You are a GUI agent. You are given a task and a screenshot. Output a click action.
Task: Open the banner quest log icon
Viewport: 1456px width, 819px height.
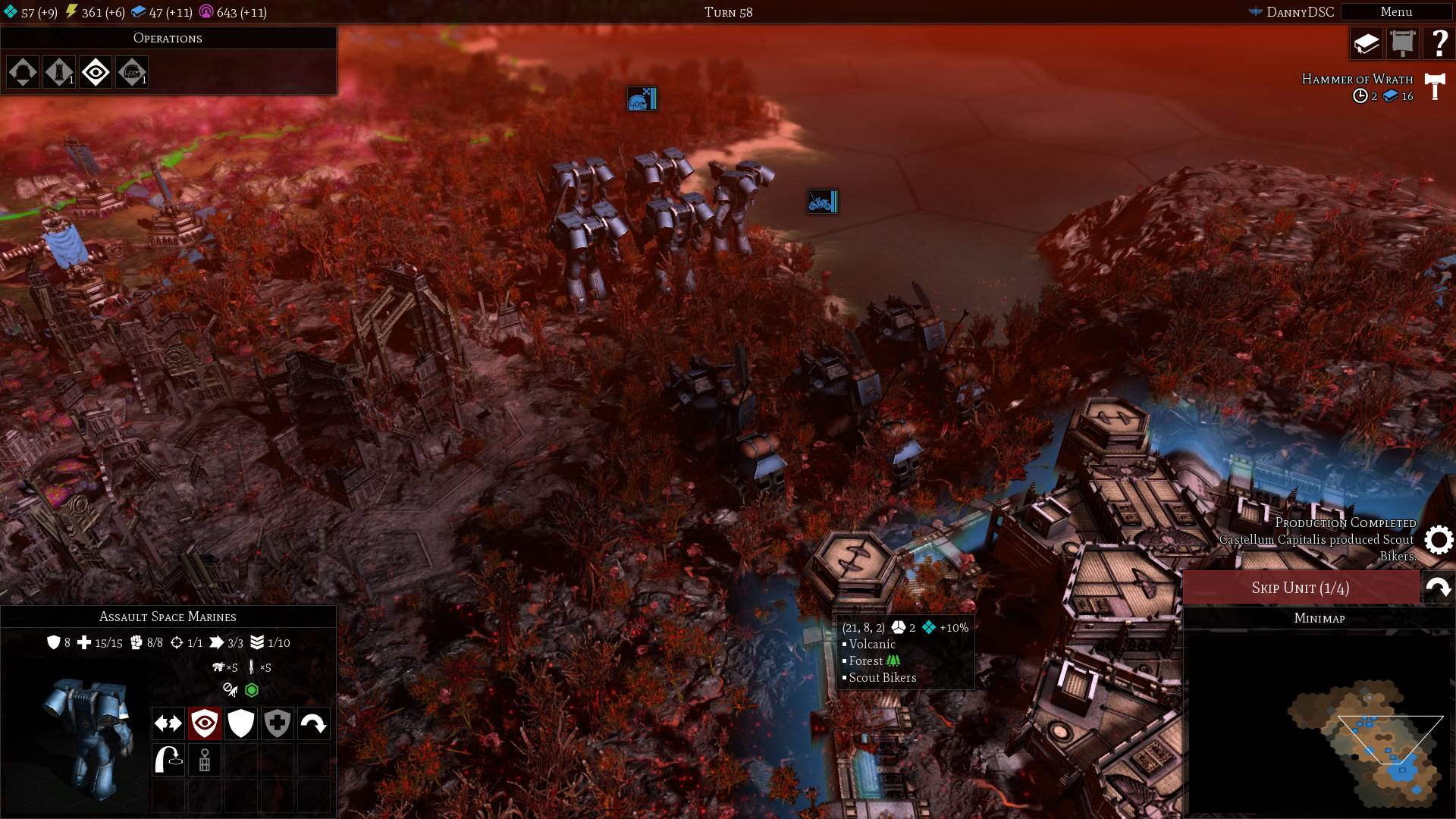[1403, 43]
